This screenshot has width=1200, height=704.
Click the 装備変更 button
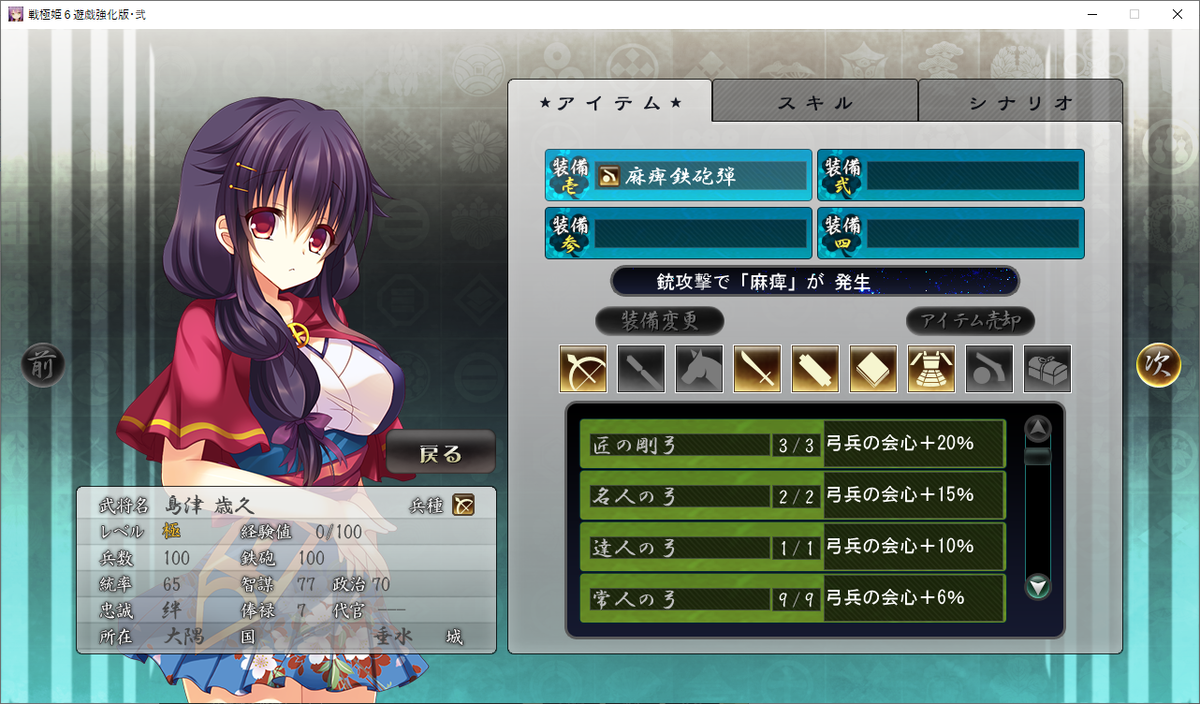pos(659,321)
